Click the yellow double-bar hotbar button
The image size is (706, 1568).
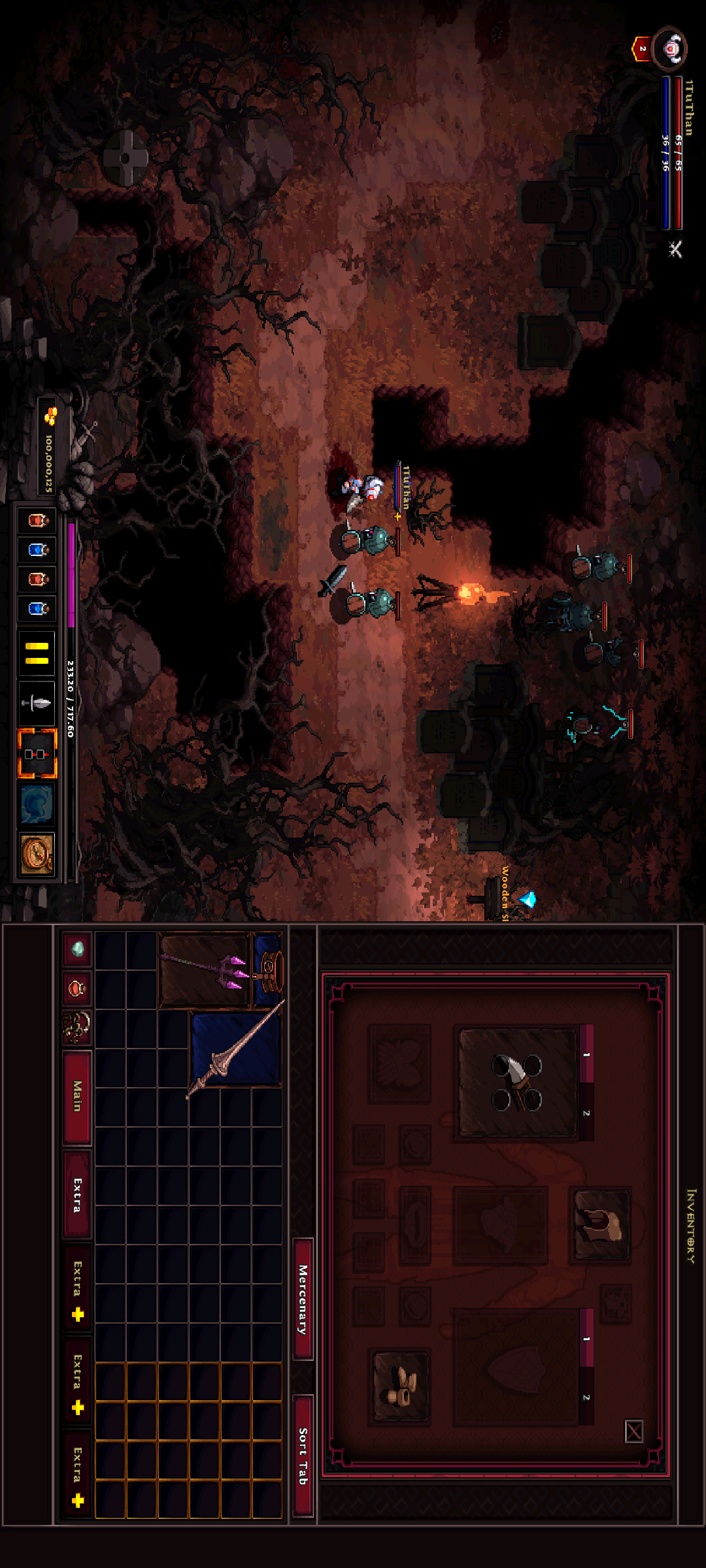click(x=37, y=653)
